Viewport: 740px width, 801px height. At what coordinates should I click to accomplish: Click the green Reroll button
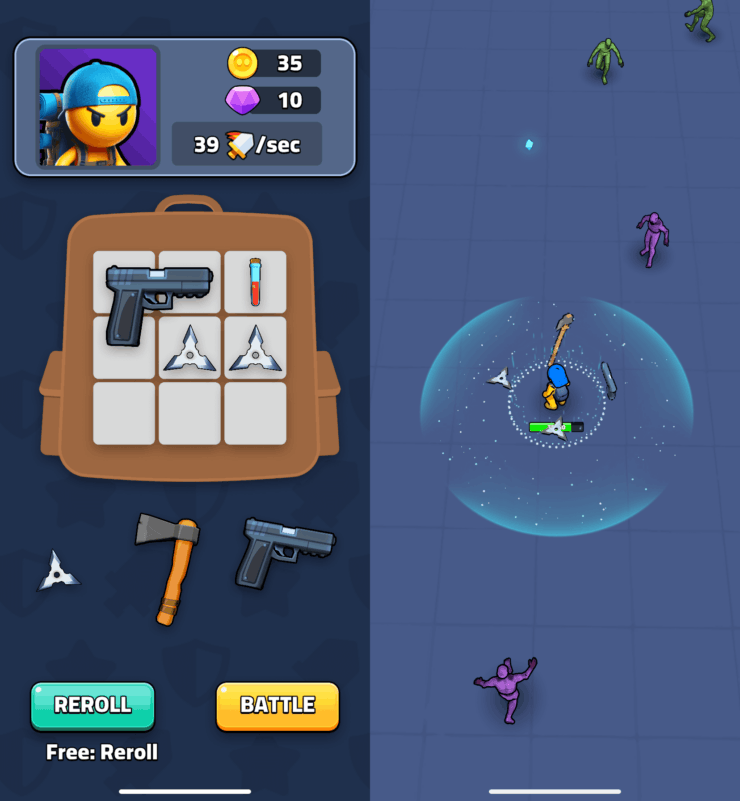pos(93,705)
